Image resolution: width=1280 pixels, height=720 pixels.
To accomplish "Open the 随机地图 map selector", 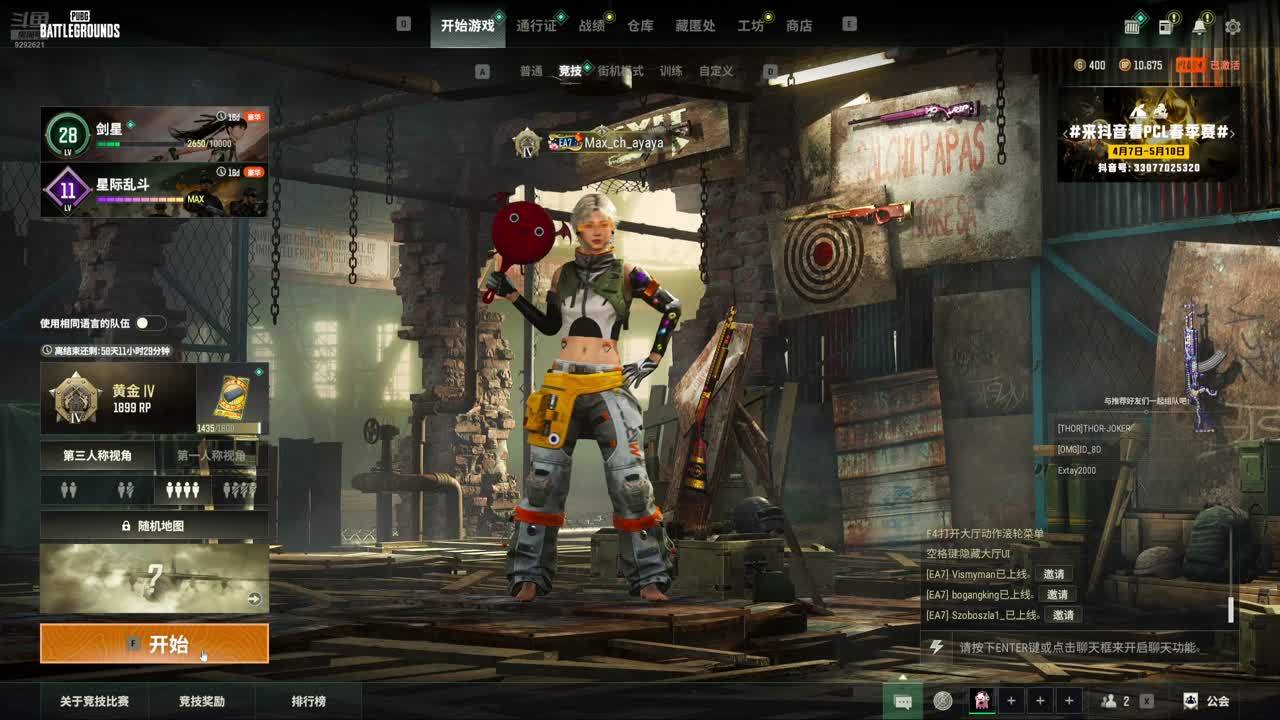I will click(x=154, y=525).
